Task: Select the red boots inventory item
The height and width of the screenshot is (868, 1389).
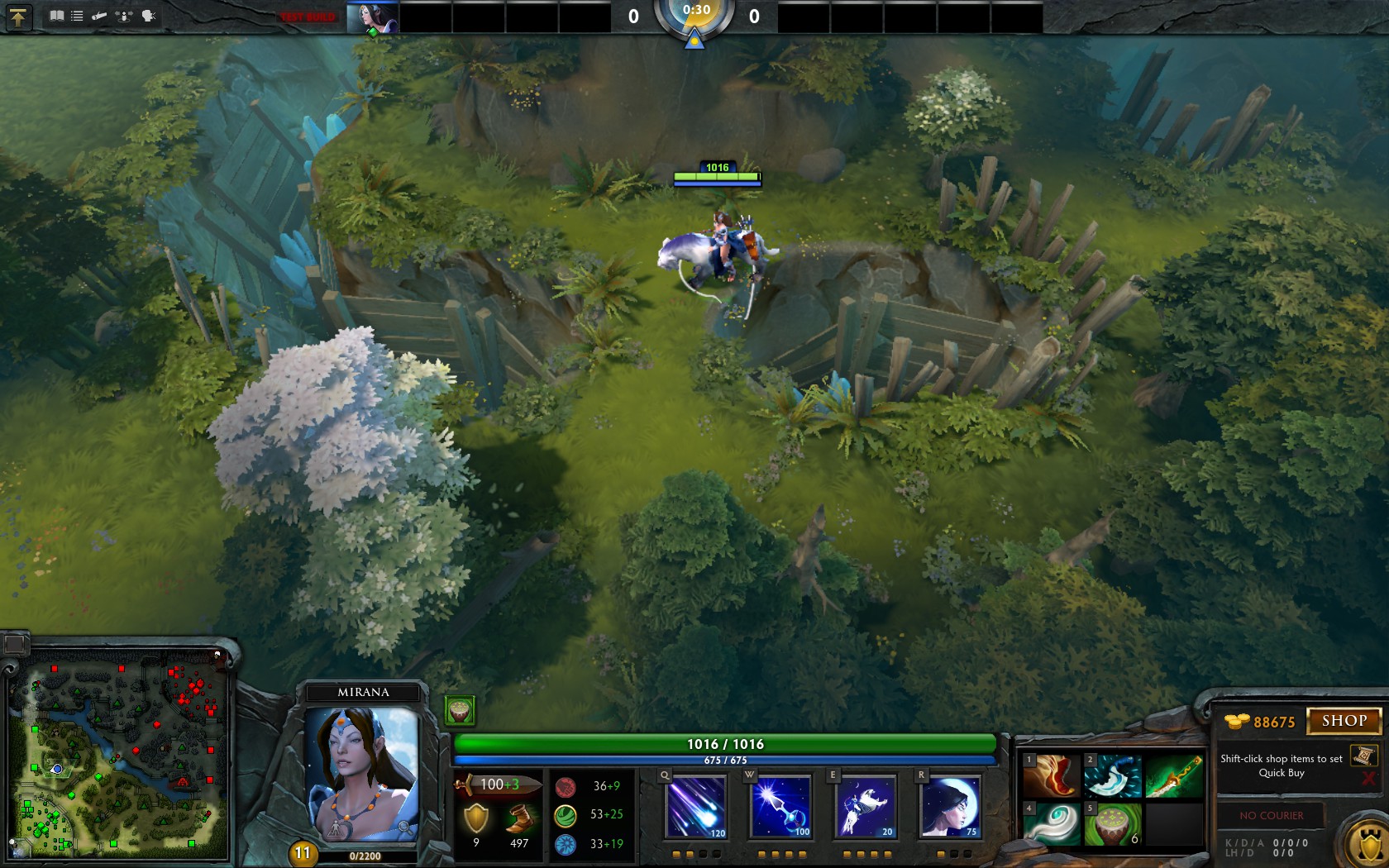Action: coord(1052,775)
